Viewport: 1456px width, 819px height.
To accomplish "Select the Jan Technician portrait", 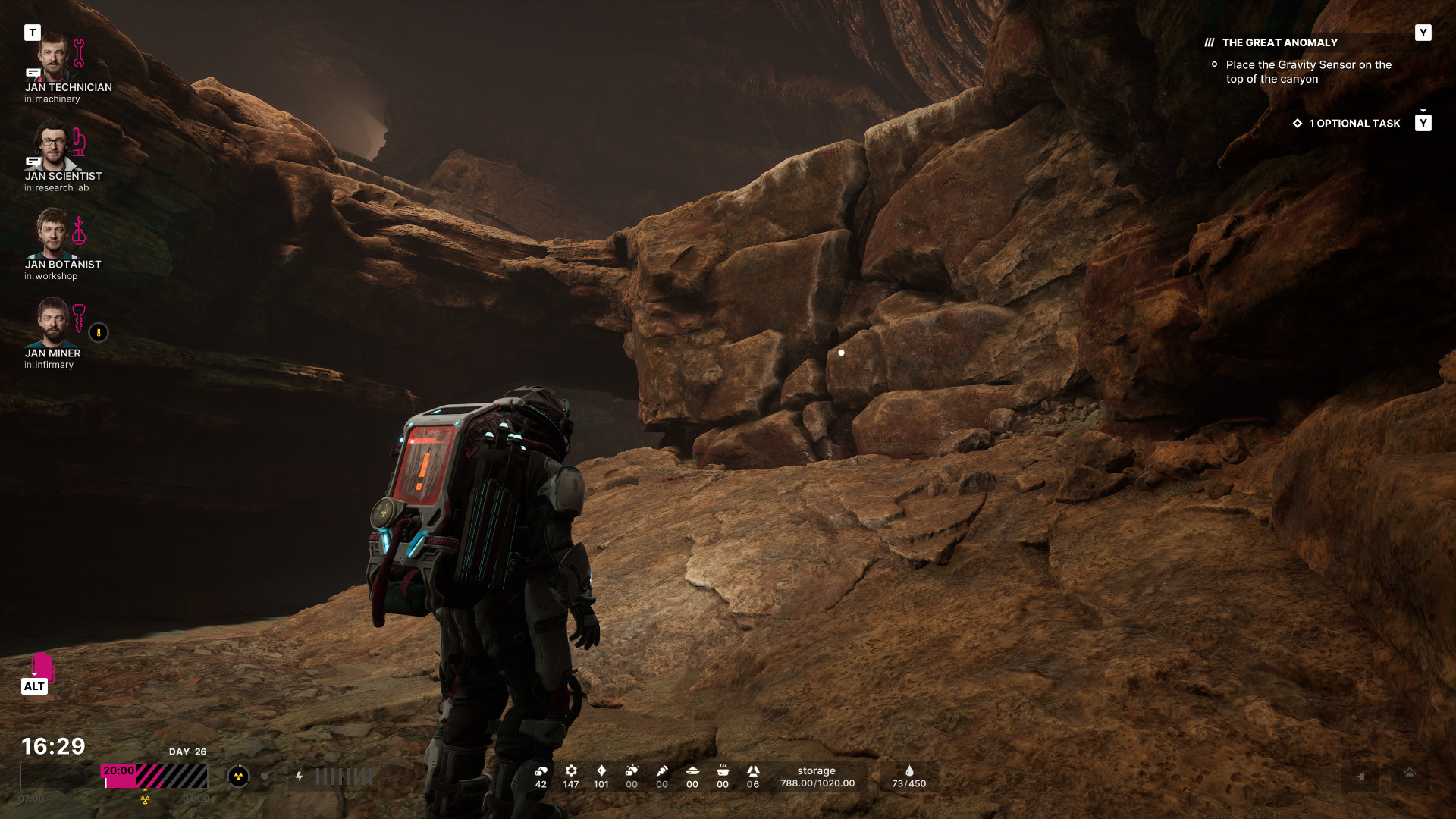I will (53, 58).
